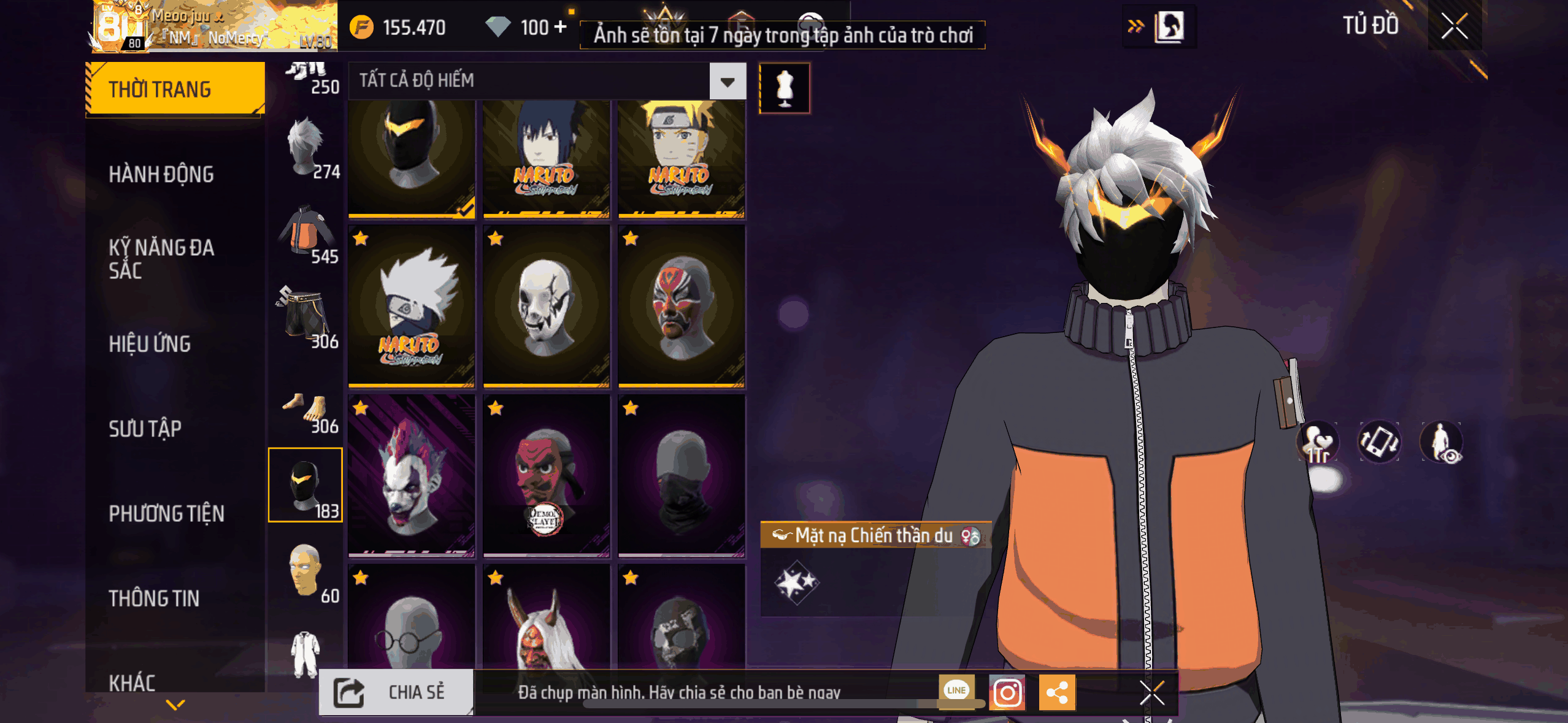1568x723 pixels.
Task: Open the TẤT CẢ ĐỘ HIẾM dropdown
Action: (x=728, y=81)
